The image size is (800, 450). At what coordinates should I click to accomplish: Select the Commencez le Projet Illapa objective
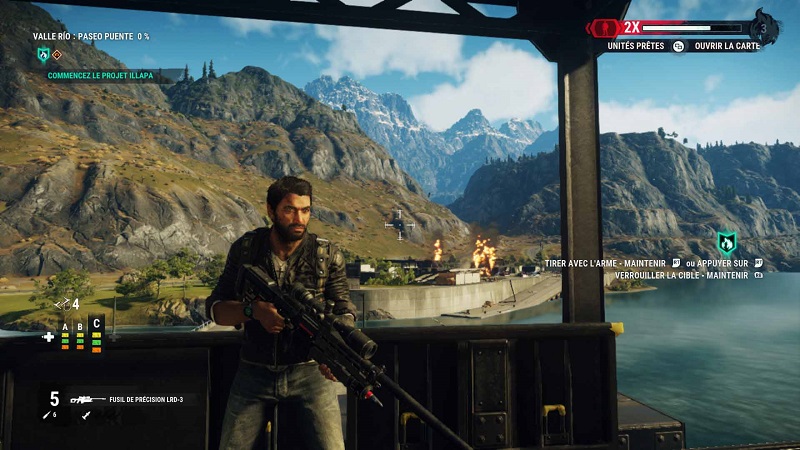click(98, 75)
